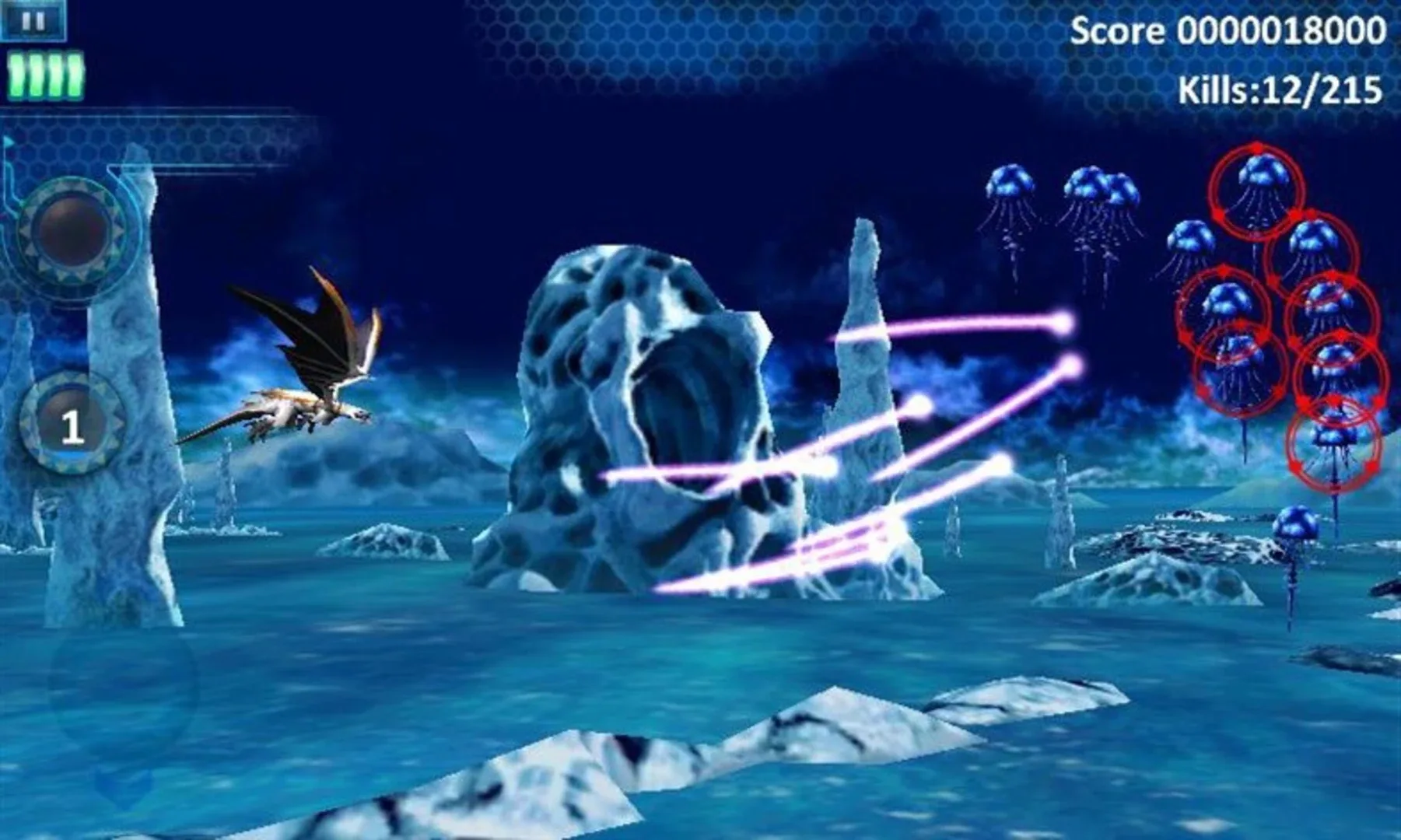Toggle the lock-on marker of topmost targeted jellyfish
This screenshot has height=840, width=1401.
click(x=1256, y=187)
